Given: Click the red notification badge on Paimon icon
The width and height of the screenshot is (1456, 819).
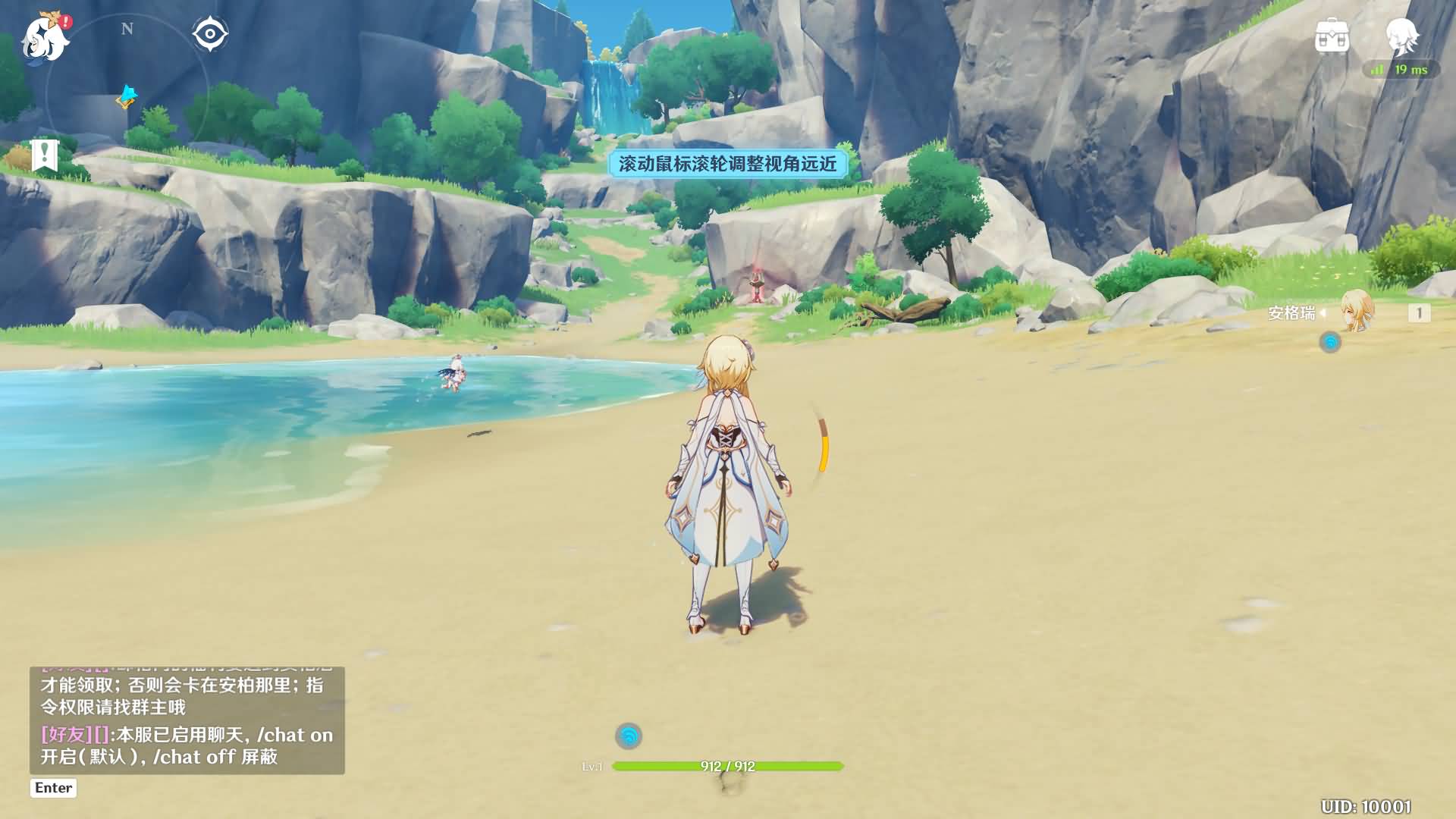Looking at the screenshot, I should (x=67, y=23).
